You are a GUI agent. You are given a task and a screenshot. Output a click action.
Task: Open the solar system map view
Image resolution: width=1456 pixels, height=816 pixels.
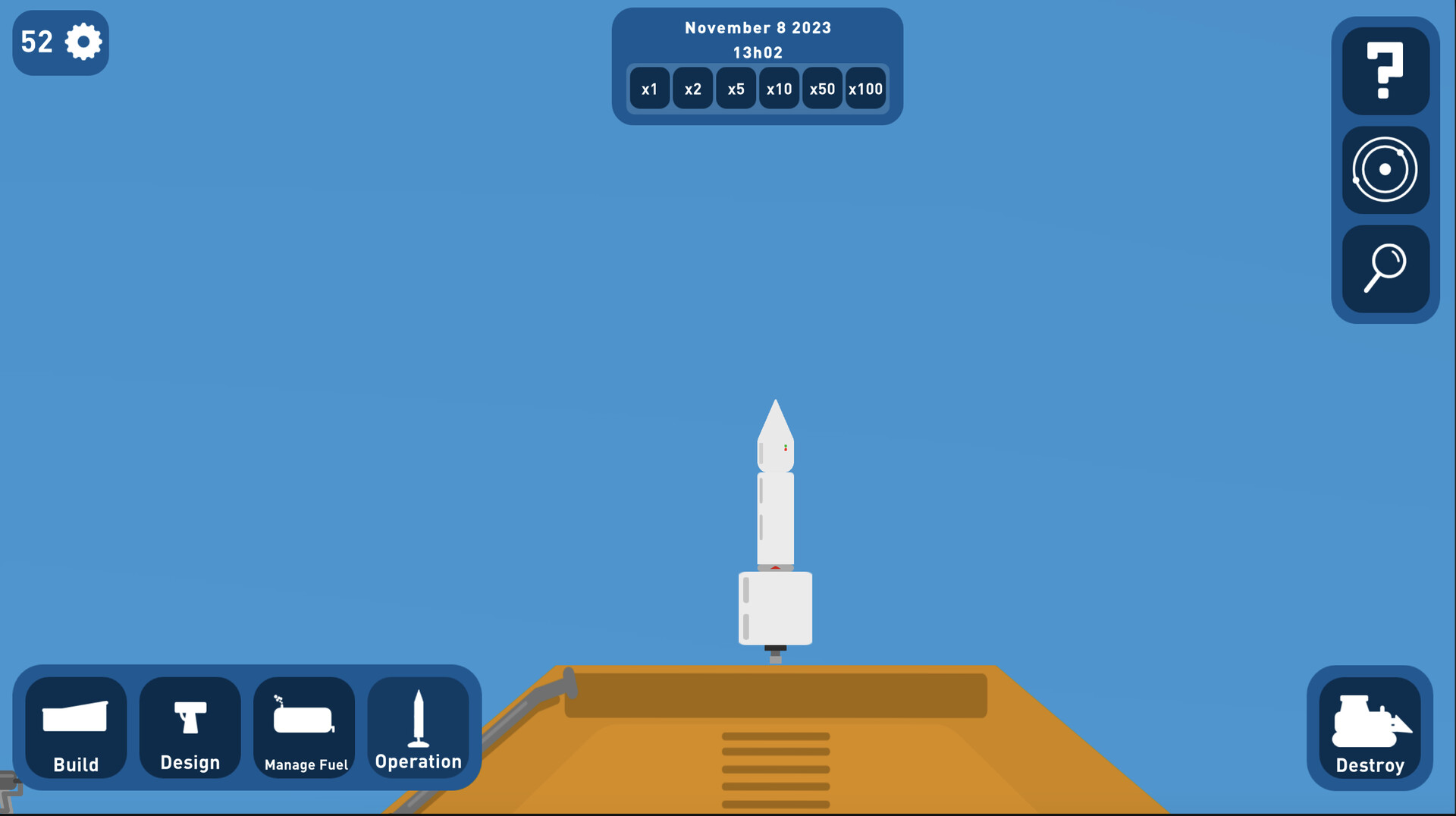1385,170
